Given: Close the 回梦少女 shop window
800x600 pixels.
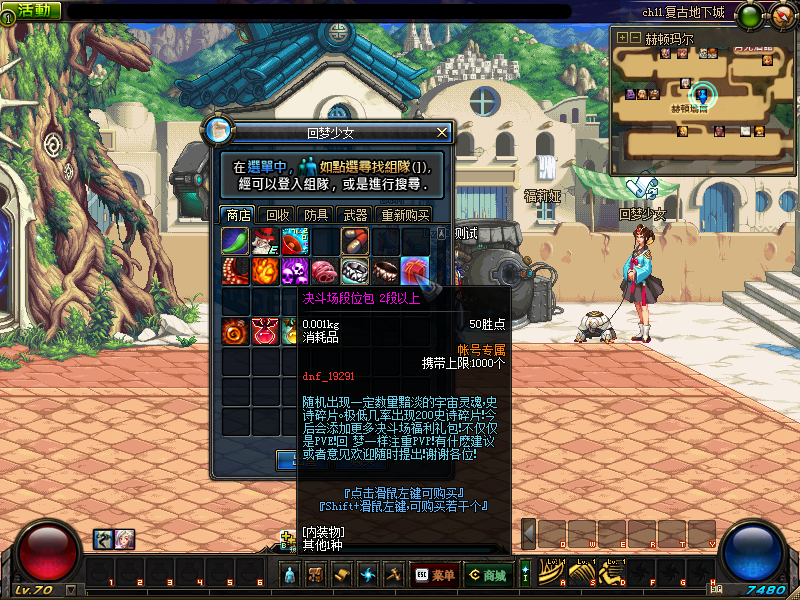Looking at the screenshot, I should tap(442, 132).
